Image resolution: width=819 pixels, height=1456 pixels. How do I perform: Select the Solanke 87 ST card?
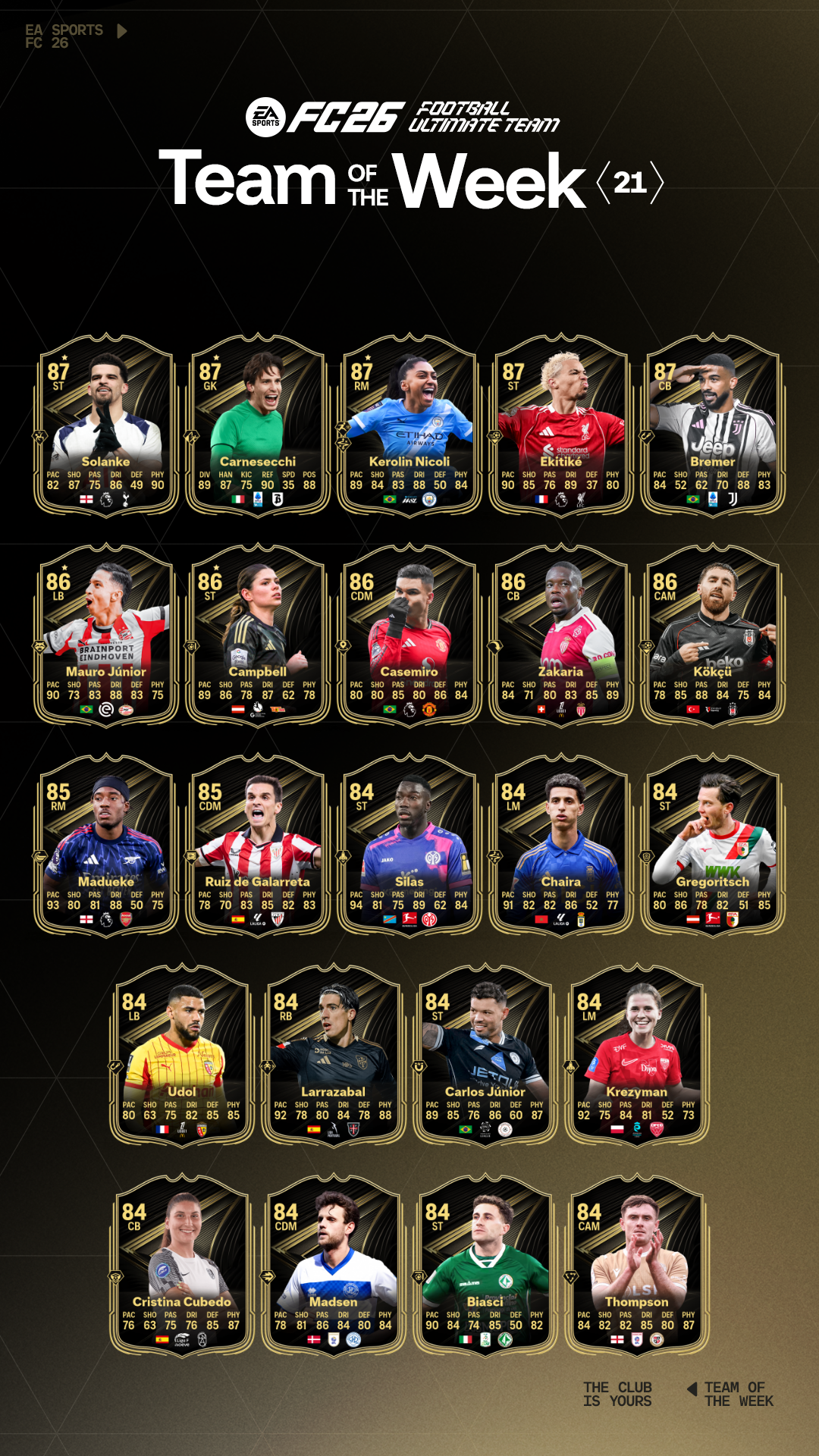tap(106, 425)
